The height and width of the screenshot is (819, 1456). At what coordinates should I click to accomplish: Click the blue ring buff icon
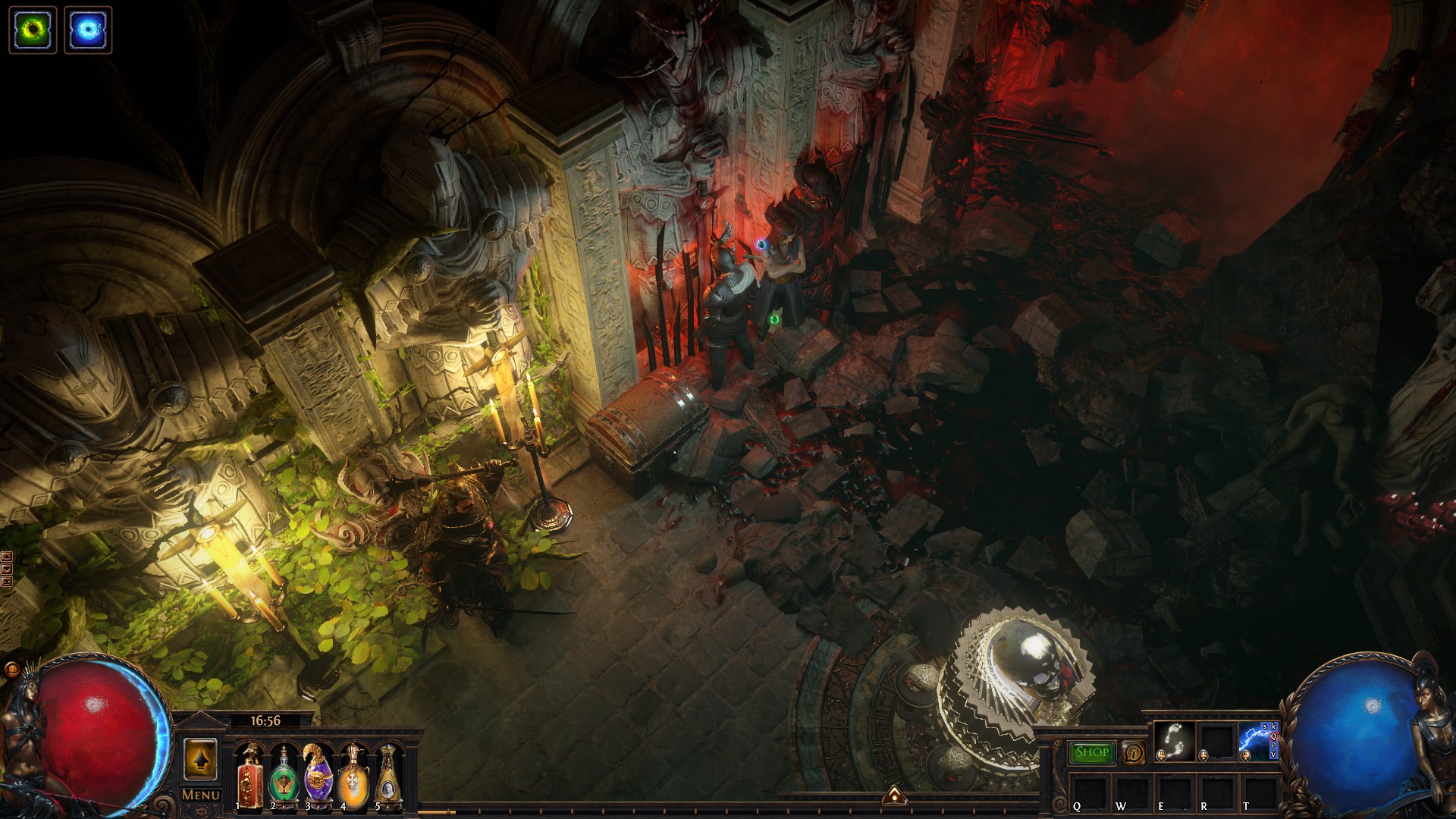pyautogui.click(x=88, y=30)
